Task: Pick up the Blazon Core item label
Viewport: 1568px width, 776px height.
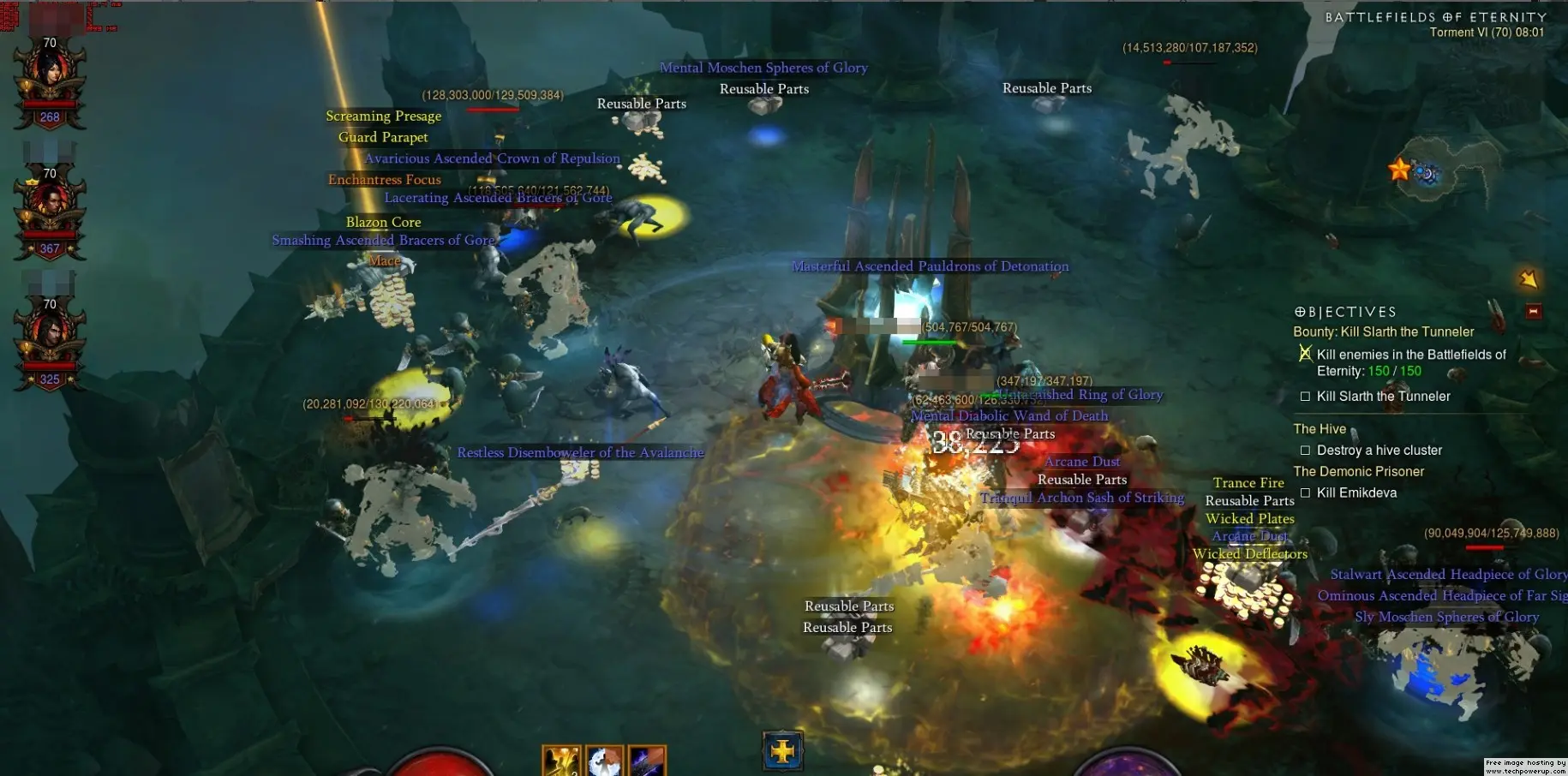Action: pos(383,222)
